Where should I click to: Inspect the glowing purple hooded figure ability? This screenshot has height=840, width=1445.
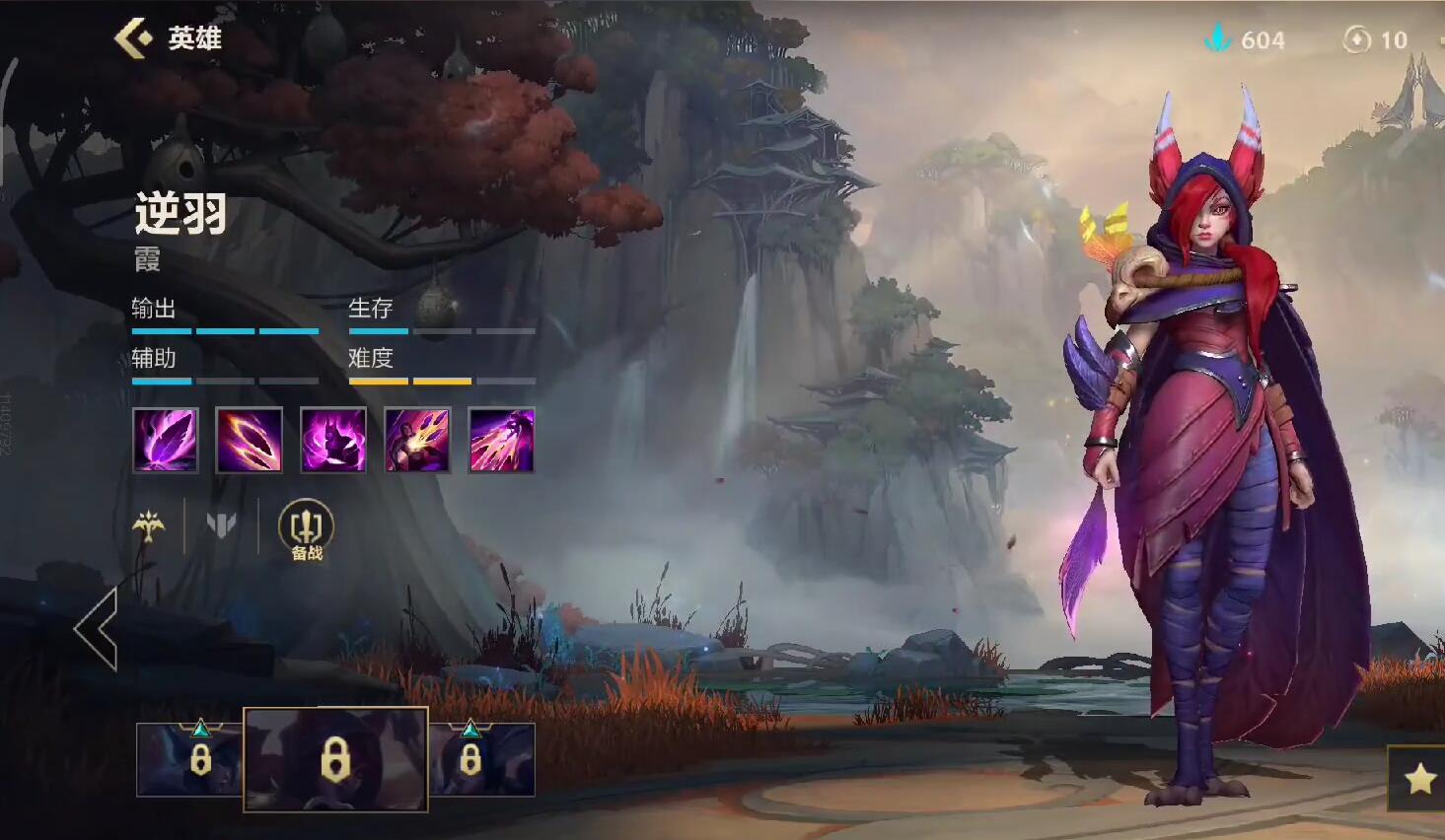(x=333, y=440)
